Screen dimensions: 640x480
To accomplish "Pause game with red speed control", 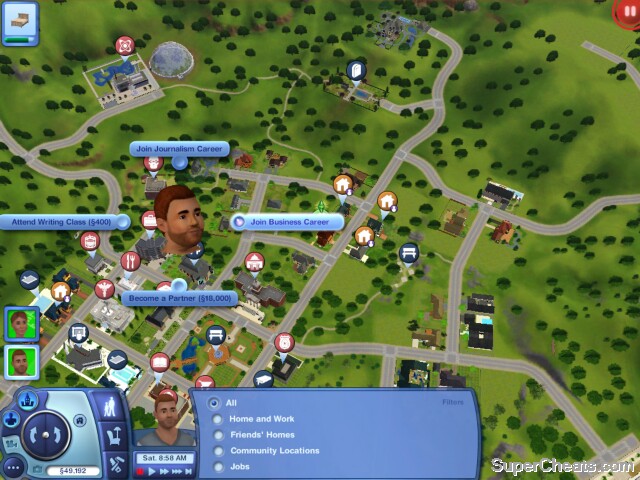I will (142, 470).
